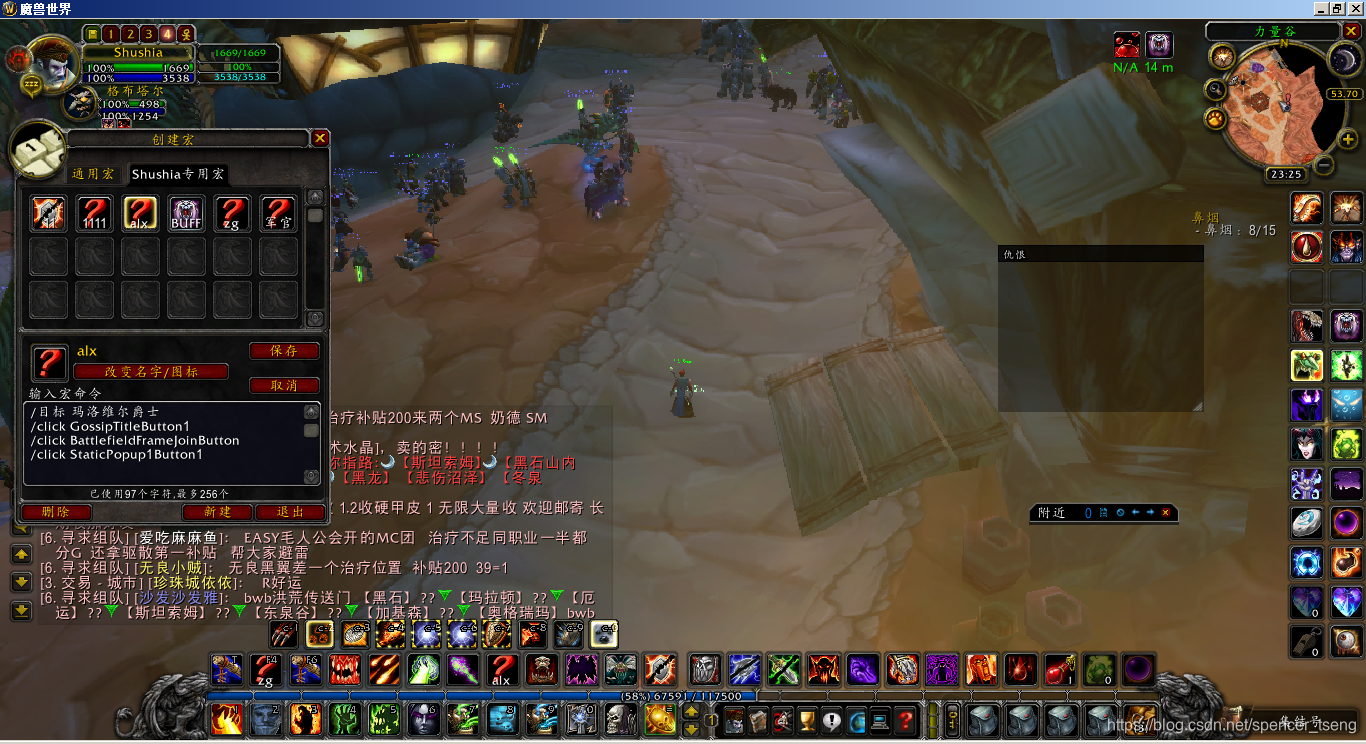Click the minimap zoom-out minus icon
The width and height of the screenshot is (1366, 744).
pos(1324,167)
